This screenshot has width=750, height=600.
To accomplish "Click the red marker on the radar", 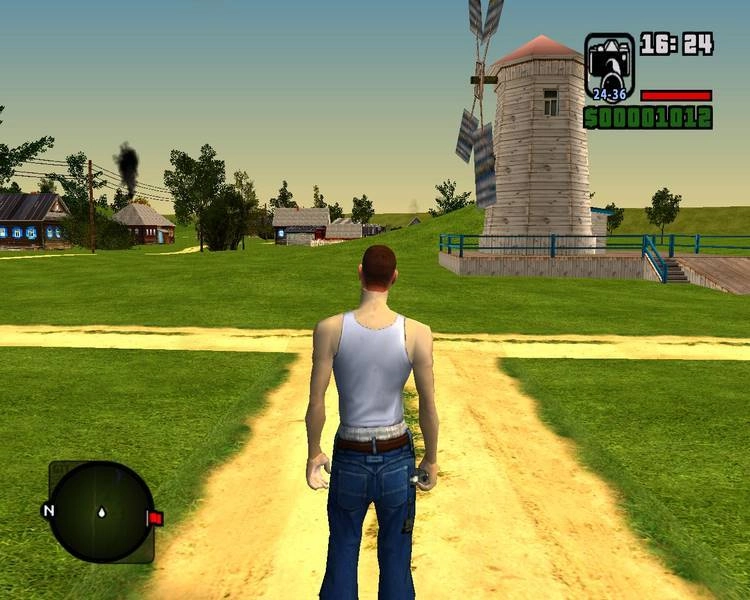I will 155,518.
